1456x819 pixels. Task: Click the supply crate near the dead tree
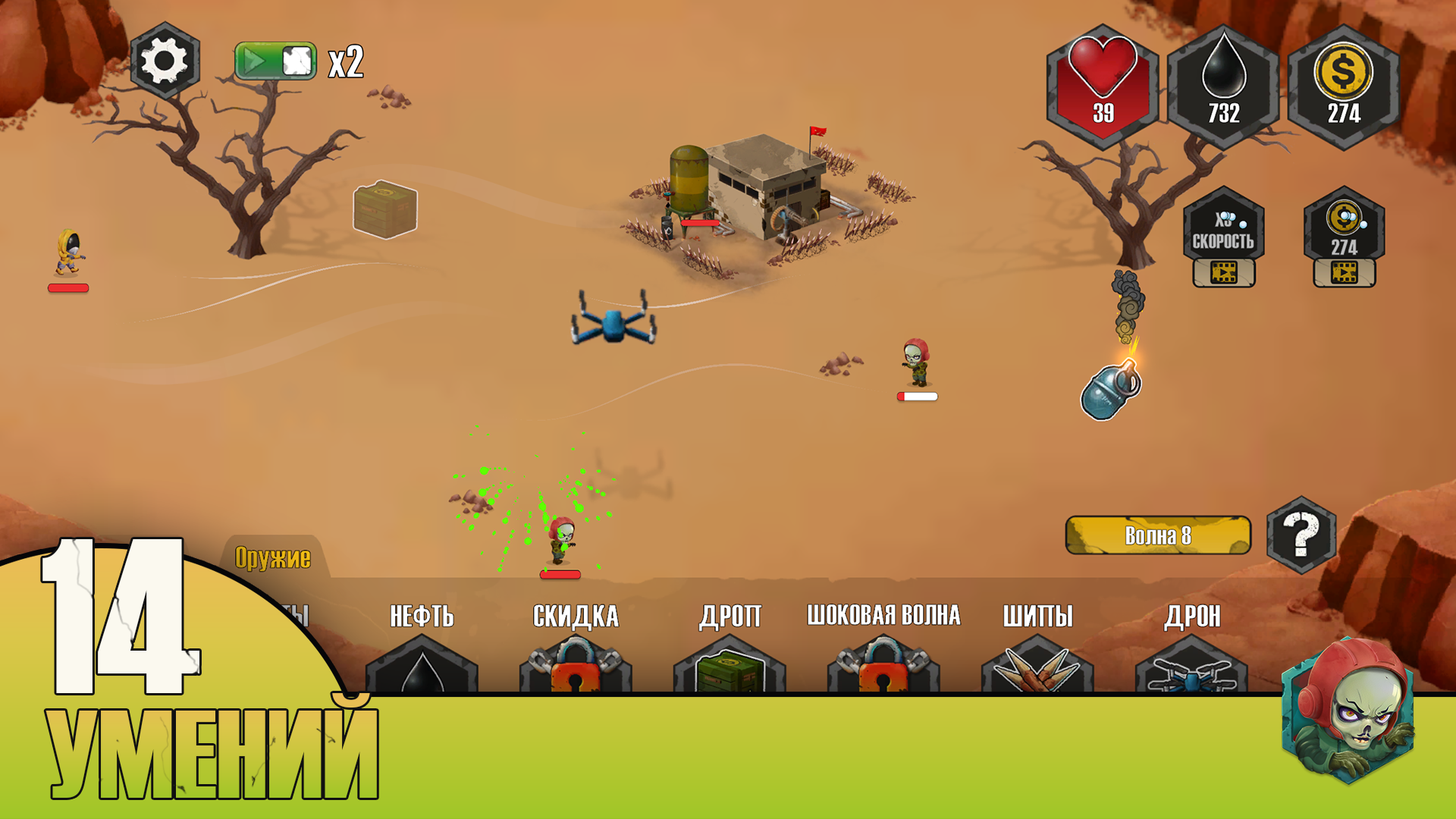pos(384,210)
